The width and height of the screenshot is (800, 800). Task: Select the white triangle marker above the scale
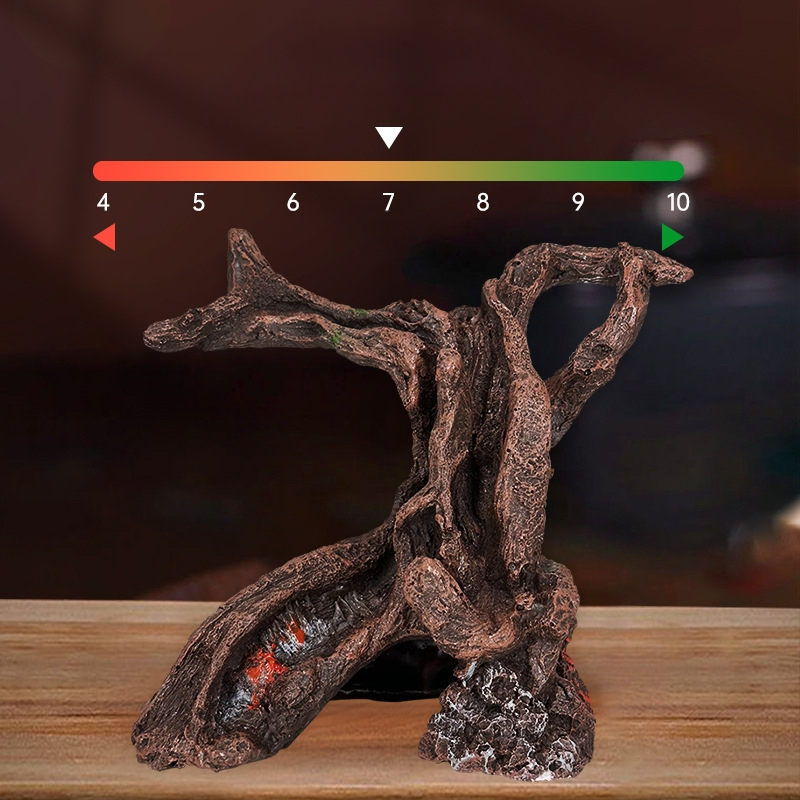pyautogui.click(x=389, y=137)
